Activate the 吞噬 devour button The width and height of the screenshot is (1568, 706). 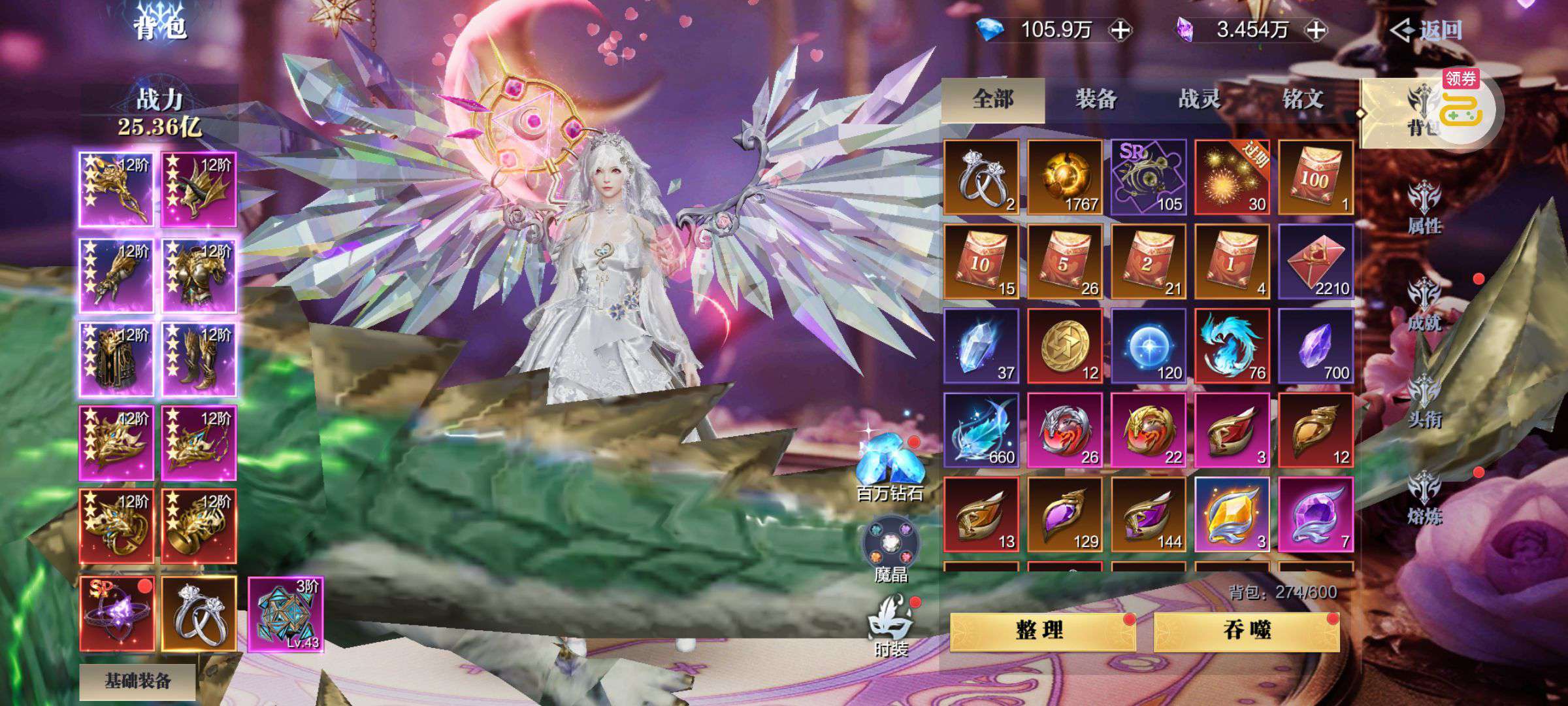coord(1247,631)
